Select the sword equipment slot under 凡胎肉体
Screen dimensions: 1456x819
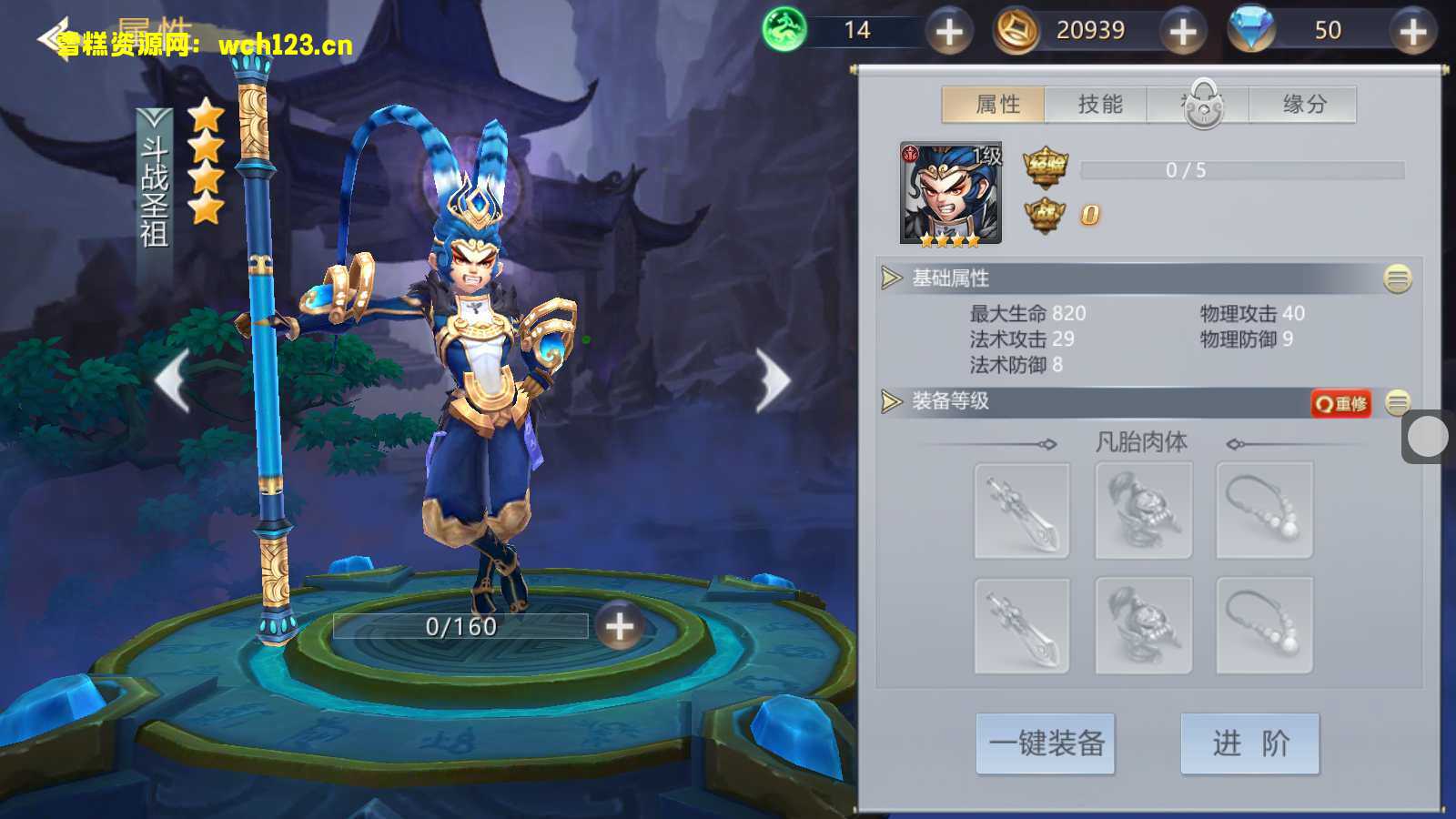tap(1021, 510)
